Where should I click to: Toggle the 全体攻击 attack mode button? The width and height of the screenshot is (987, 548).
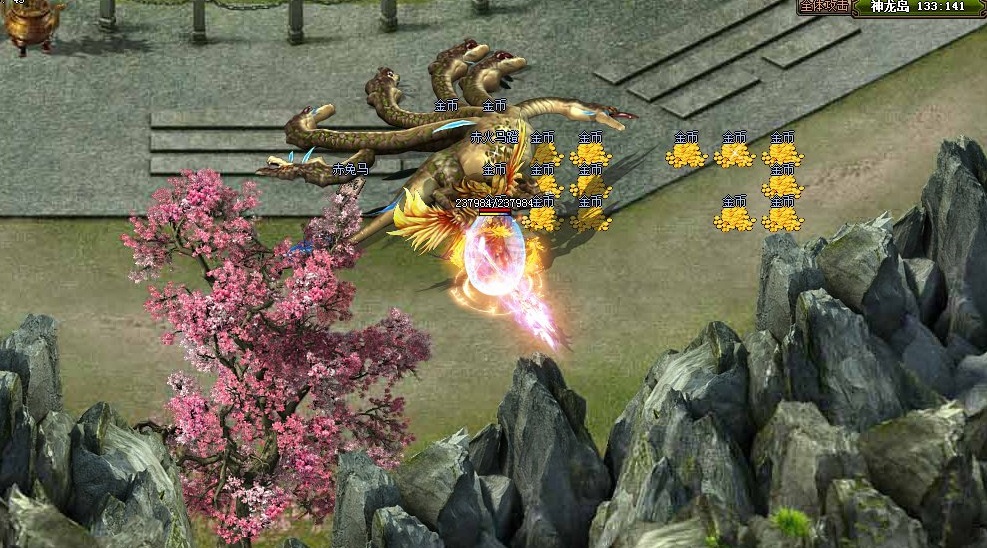tap(825, 6)
